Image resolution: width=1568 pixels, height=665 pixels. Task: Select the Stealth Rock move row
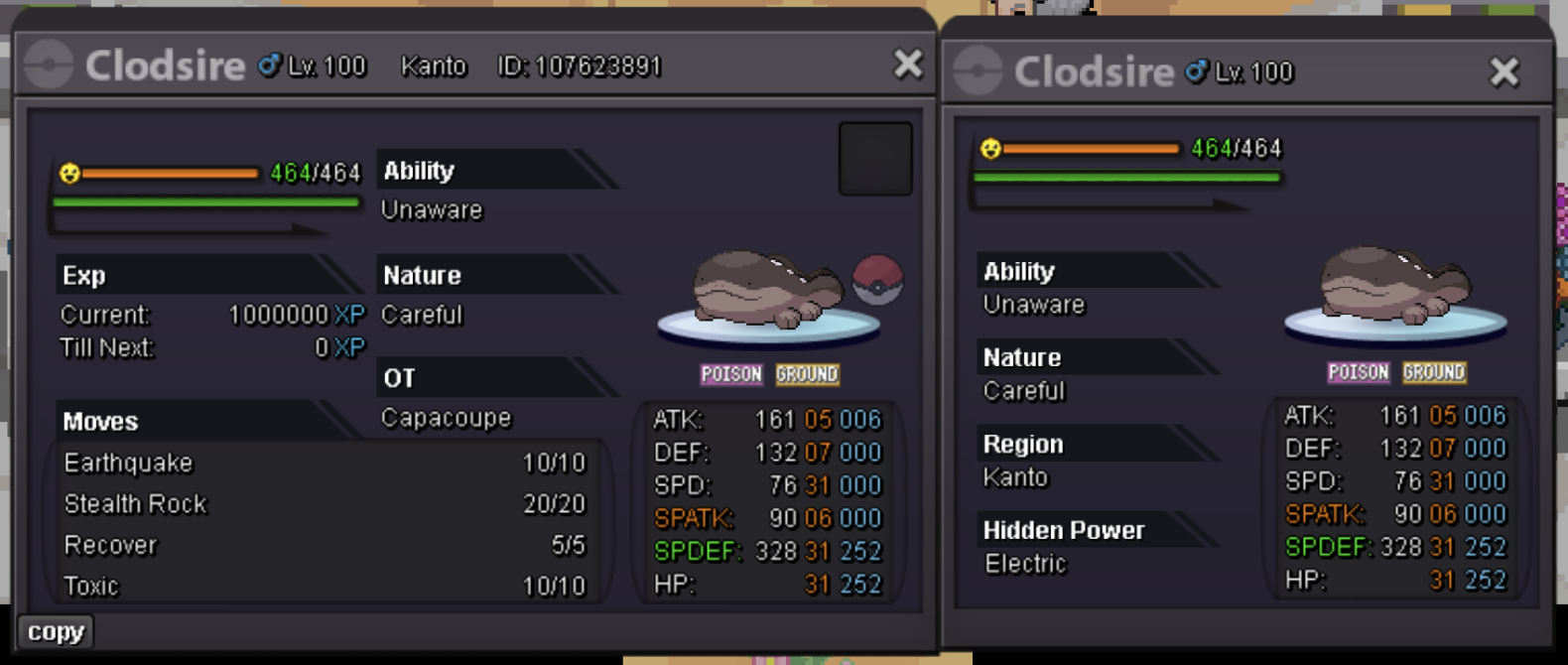(x=325, y=504)
